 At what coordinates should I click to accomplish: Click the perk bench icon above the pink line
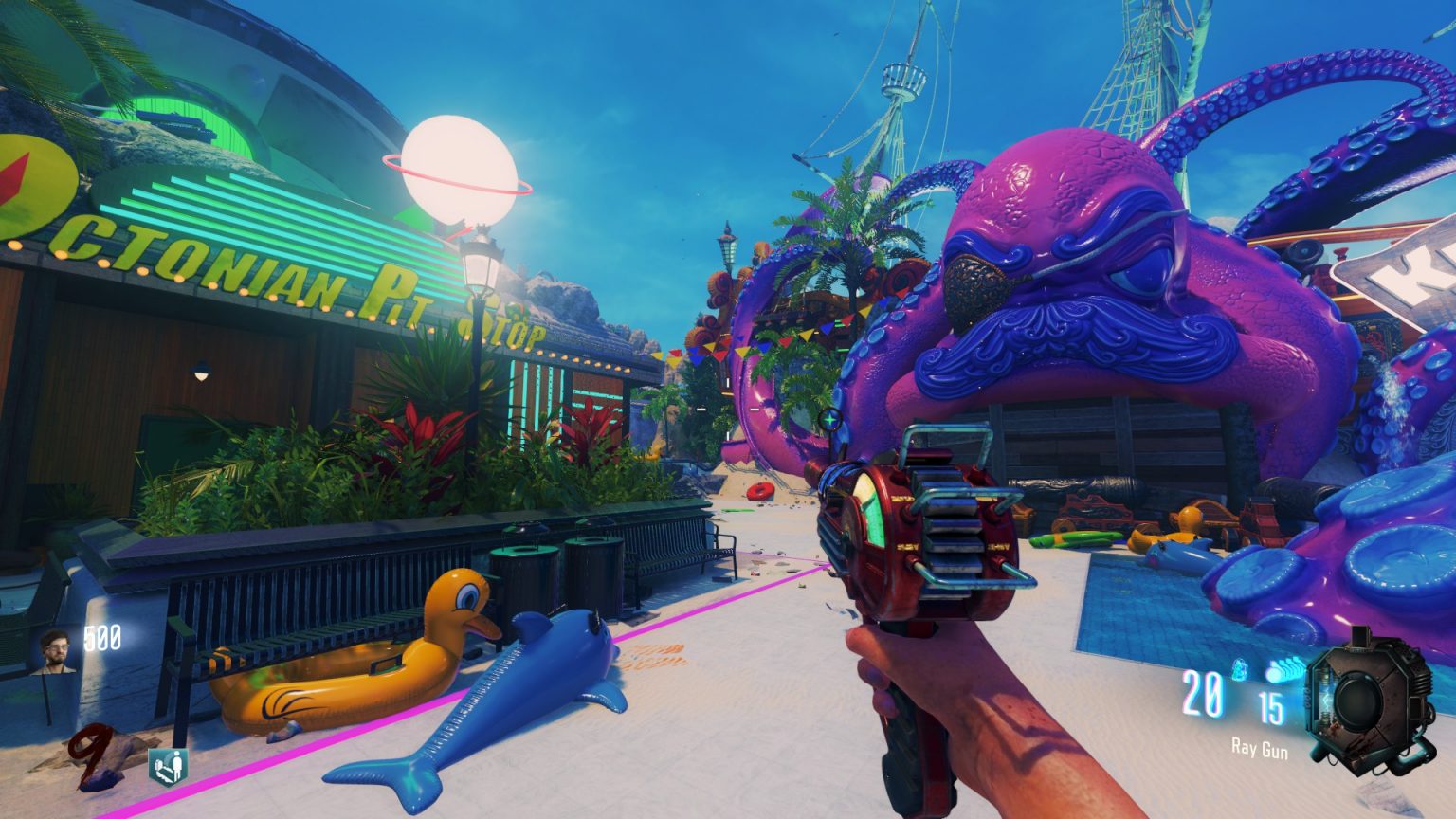pyautogui.click(x=167, y=766)
